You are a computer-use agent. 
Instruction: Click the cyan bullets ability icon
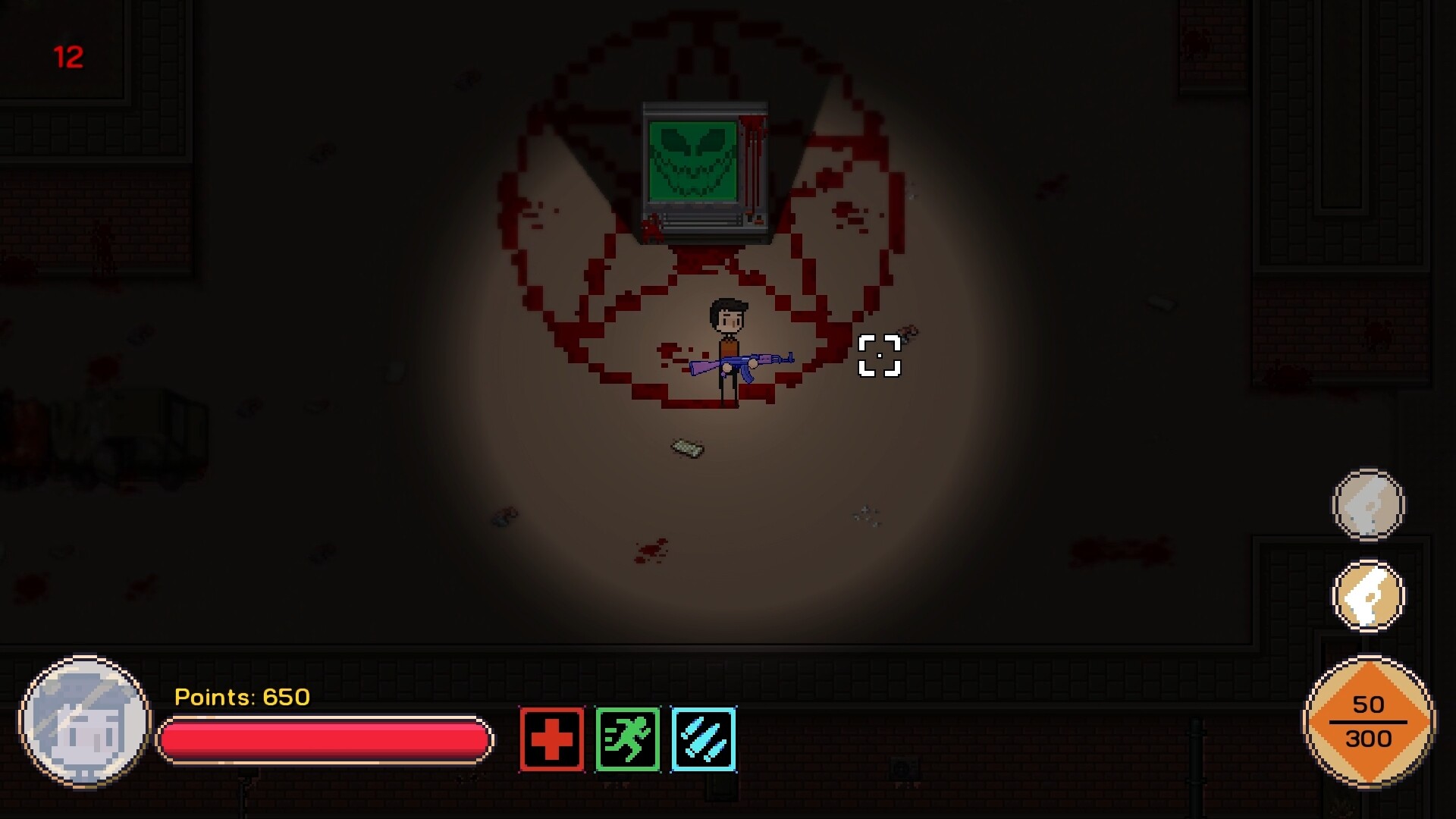point(703,738)
